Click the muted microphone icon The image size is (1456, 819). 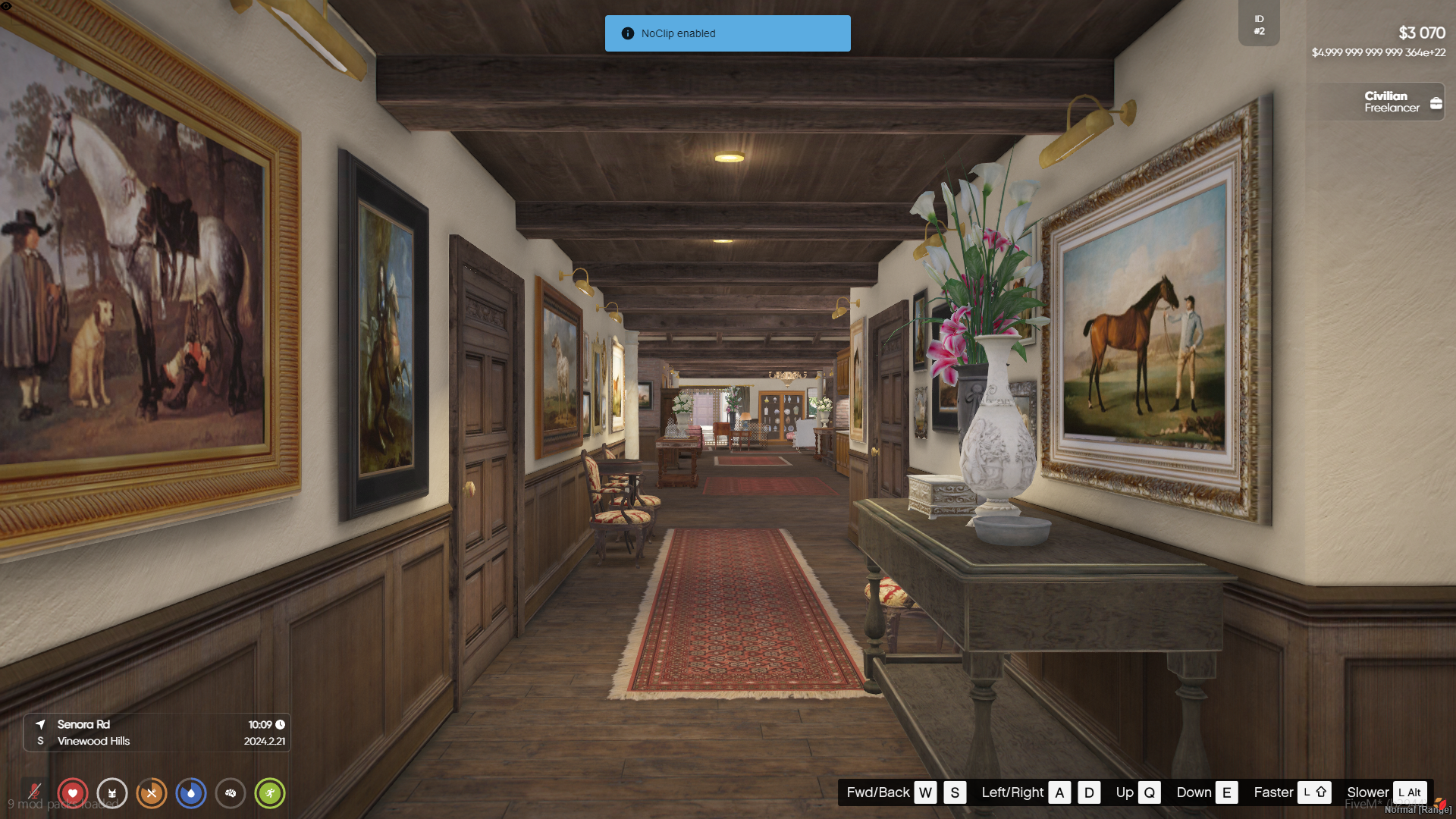pyautogui.click(x=34, y=793)
